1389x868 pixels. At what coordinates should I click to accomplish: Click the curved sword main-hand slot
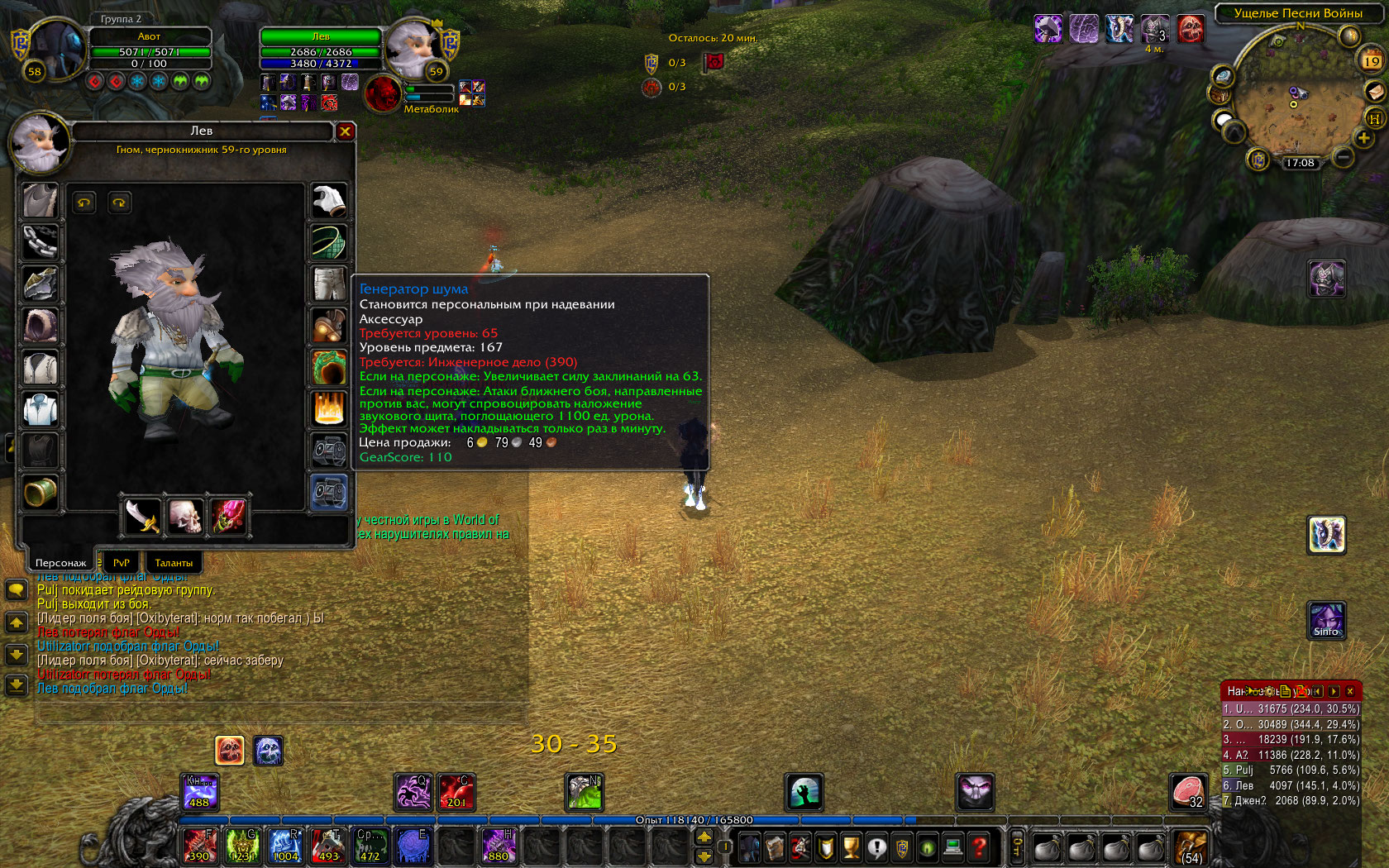[142, 516]
